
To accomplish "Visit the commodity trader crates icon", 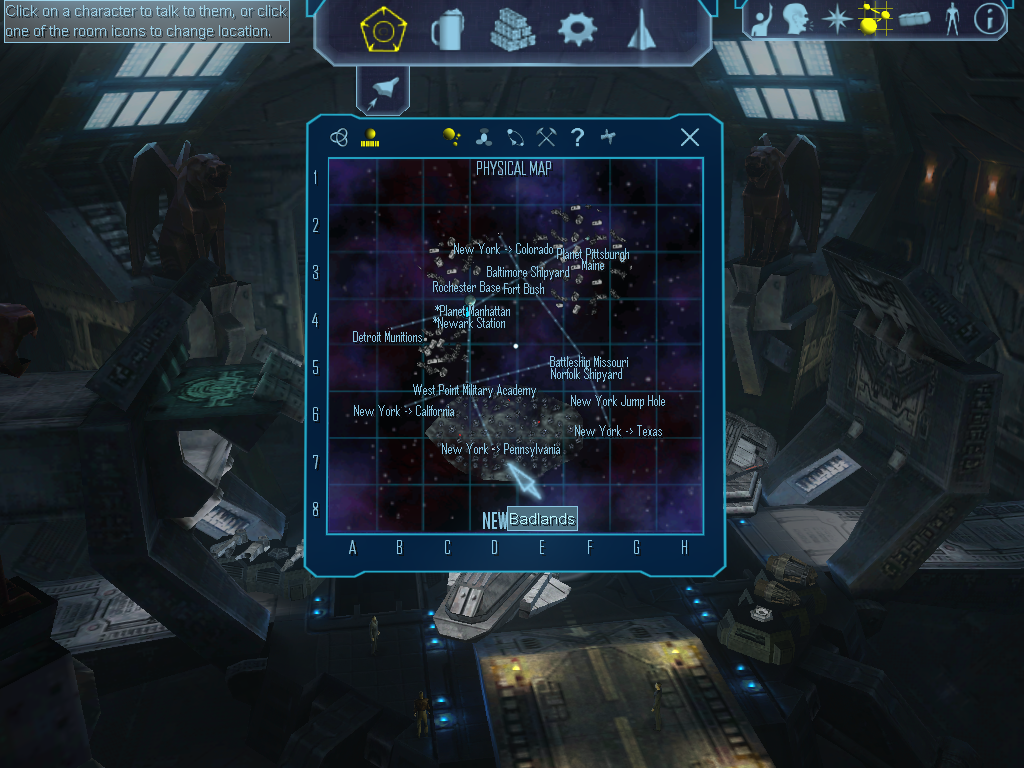I will [512, 30].
